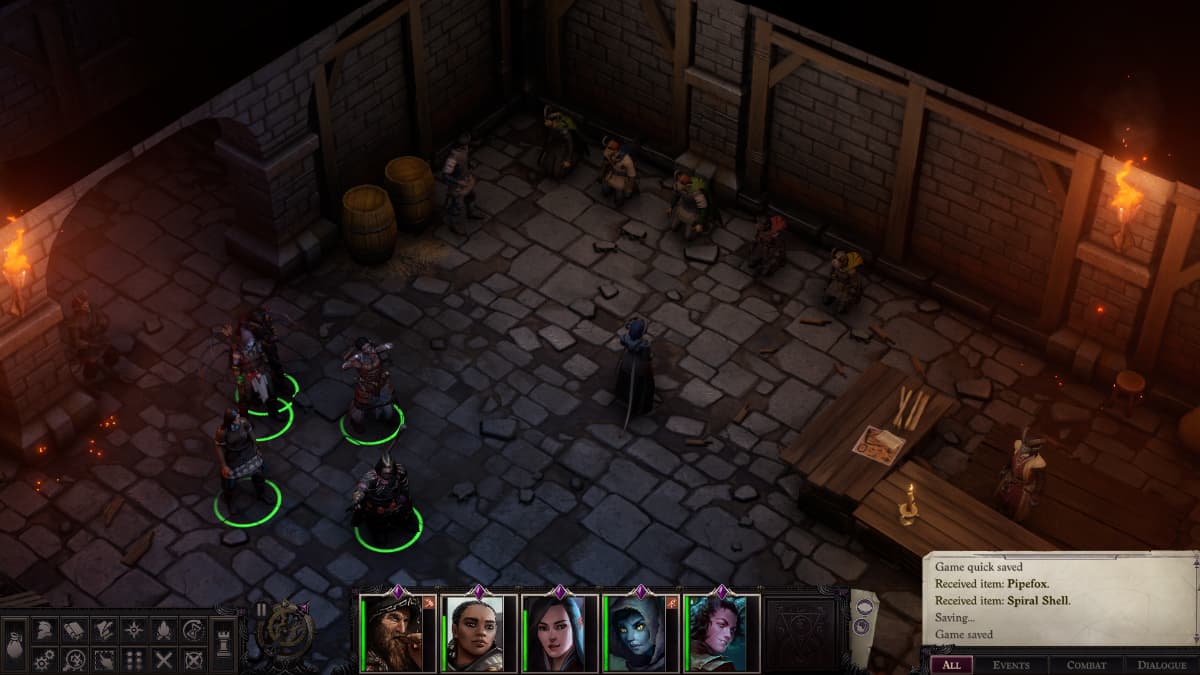Open the spellbook icon
Screen dimensions: 1200x675
(x=74, y=630)
